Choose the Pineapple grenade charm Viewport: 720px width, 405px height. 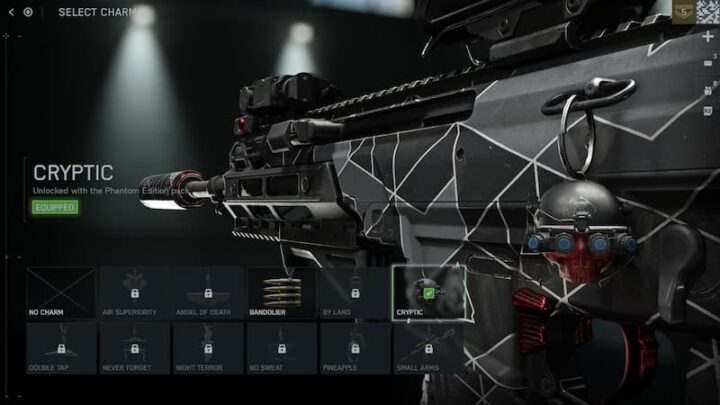(x=354, y=347)
